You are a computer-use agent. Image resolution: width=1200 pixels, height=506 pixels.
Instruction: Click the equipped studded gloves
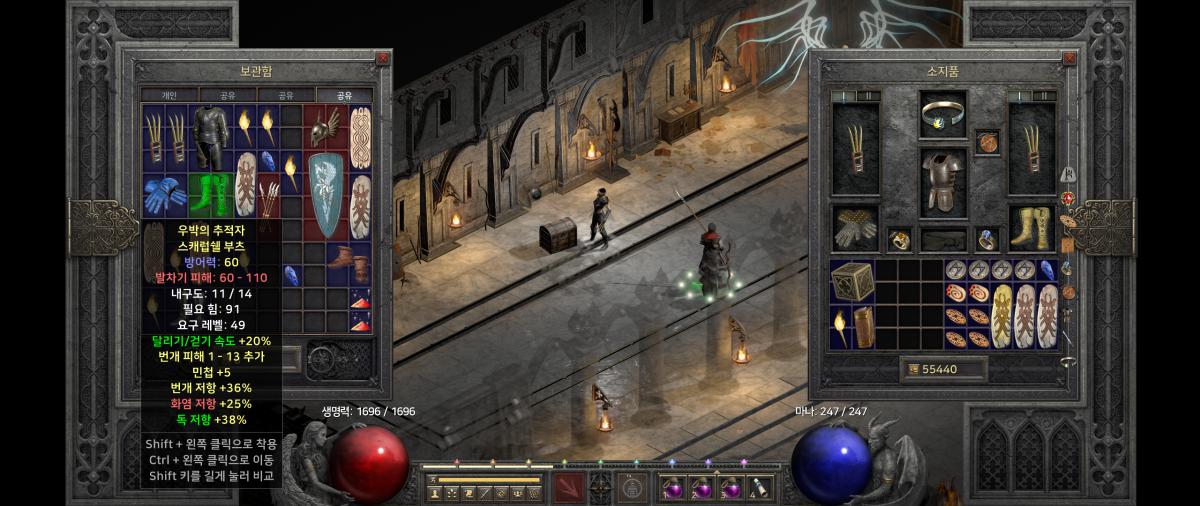854,227
